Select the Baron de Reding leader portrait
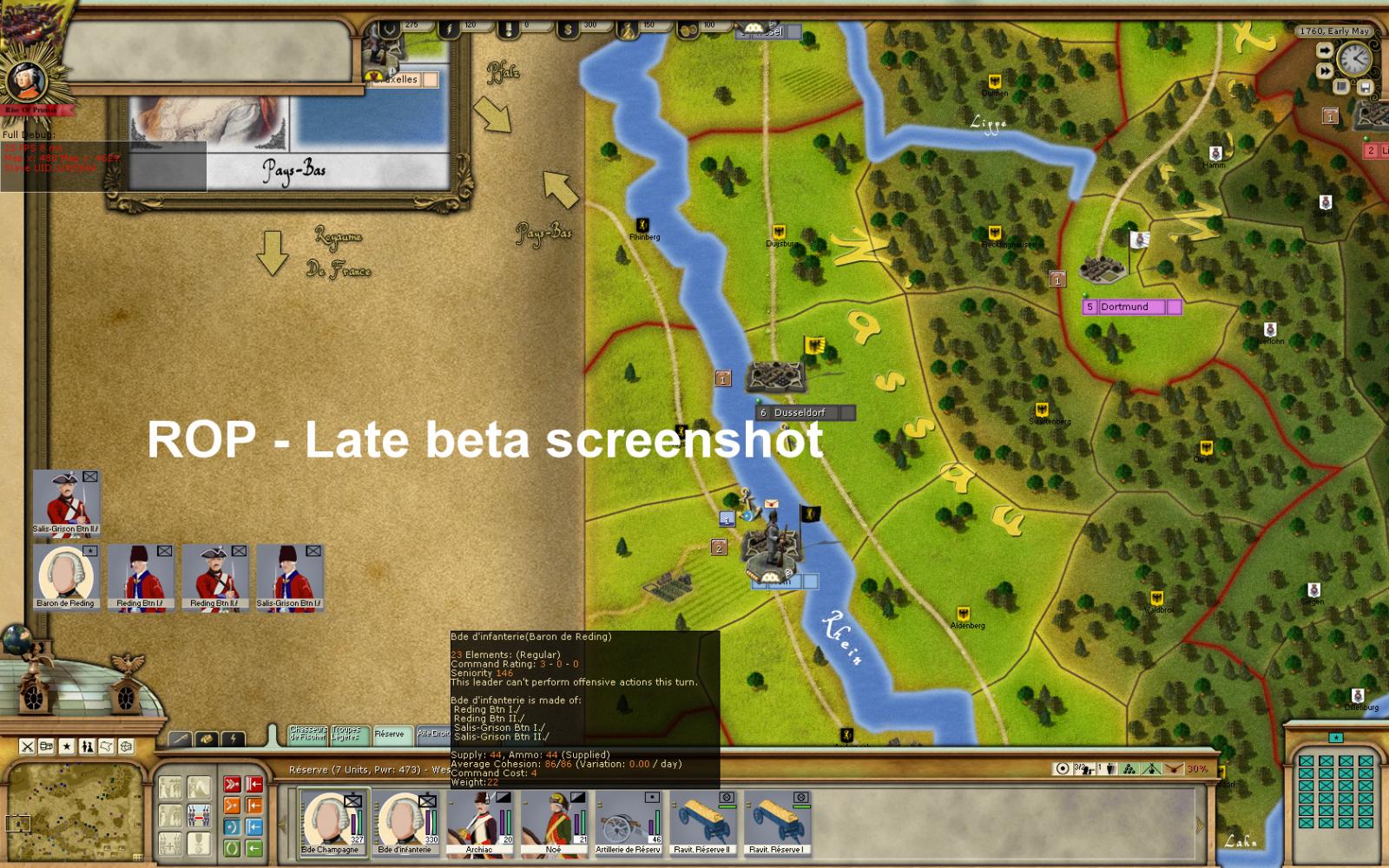The image size is (1389, 868). click(66, 576)
